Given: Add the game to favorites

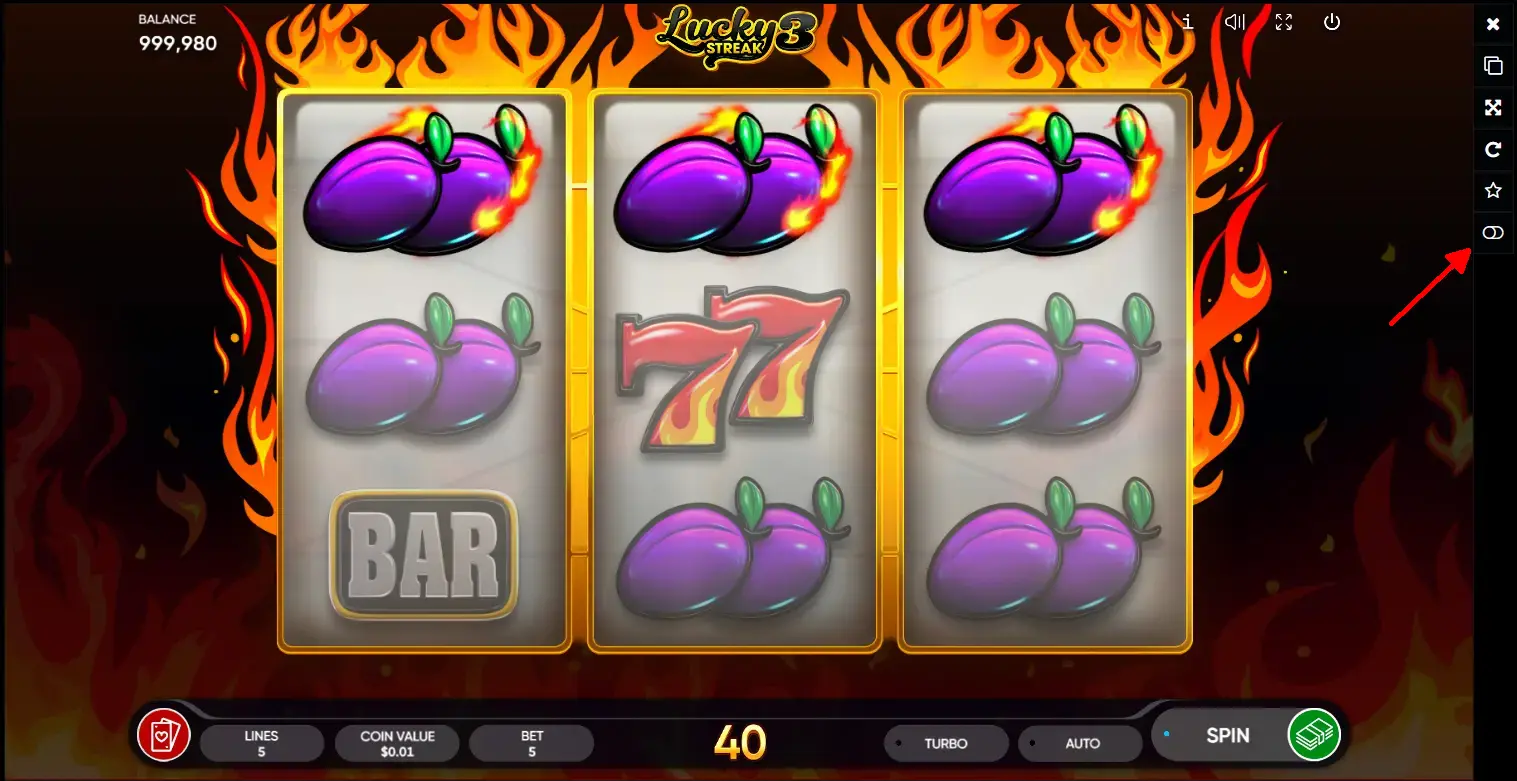Looking at the screenshot, I should [x=1493, y=191].
